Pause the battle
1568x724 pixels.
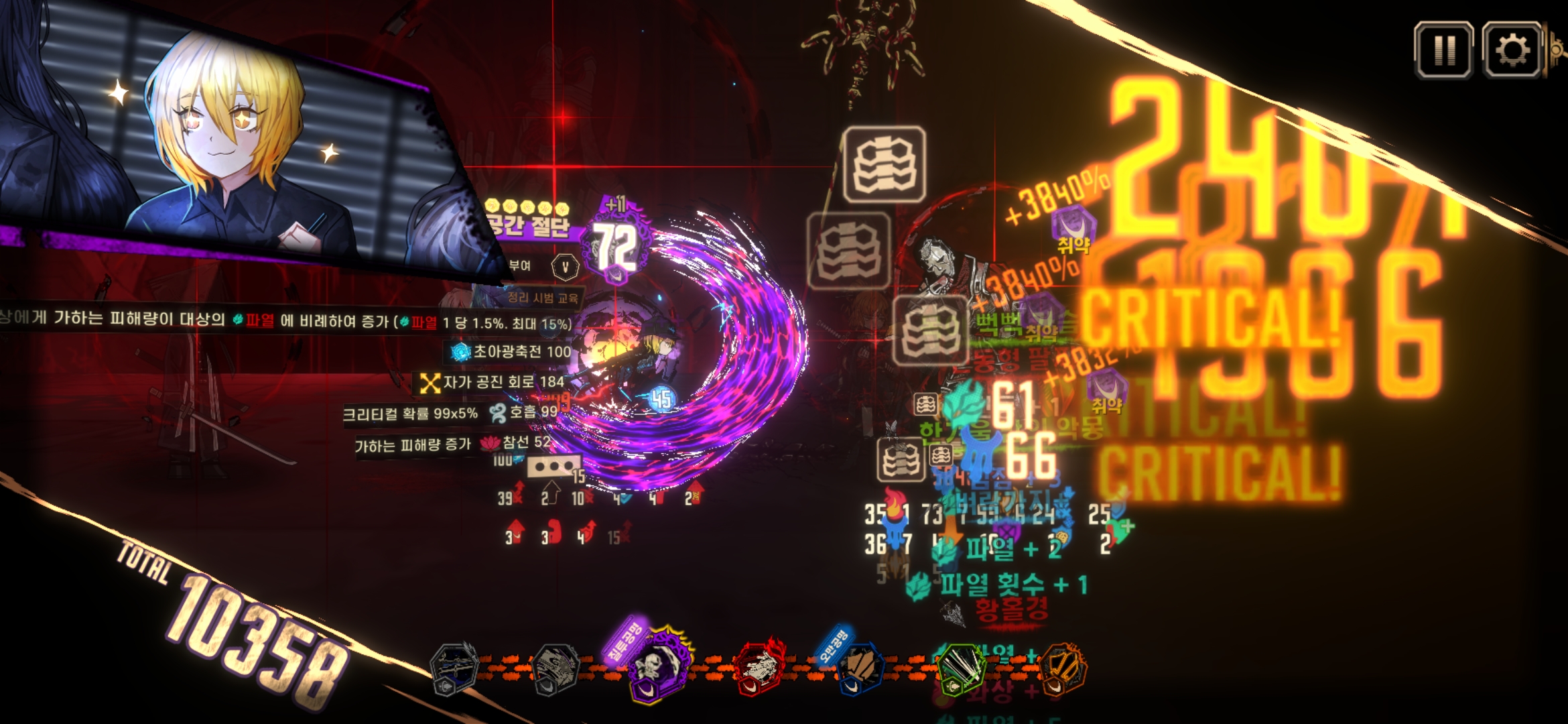[1443, 50]
